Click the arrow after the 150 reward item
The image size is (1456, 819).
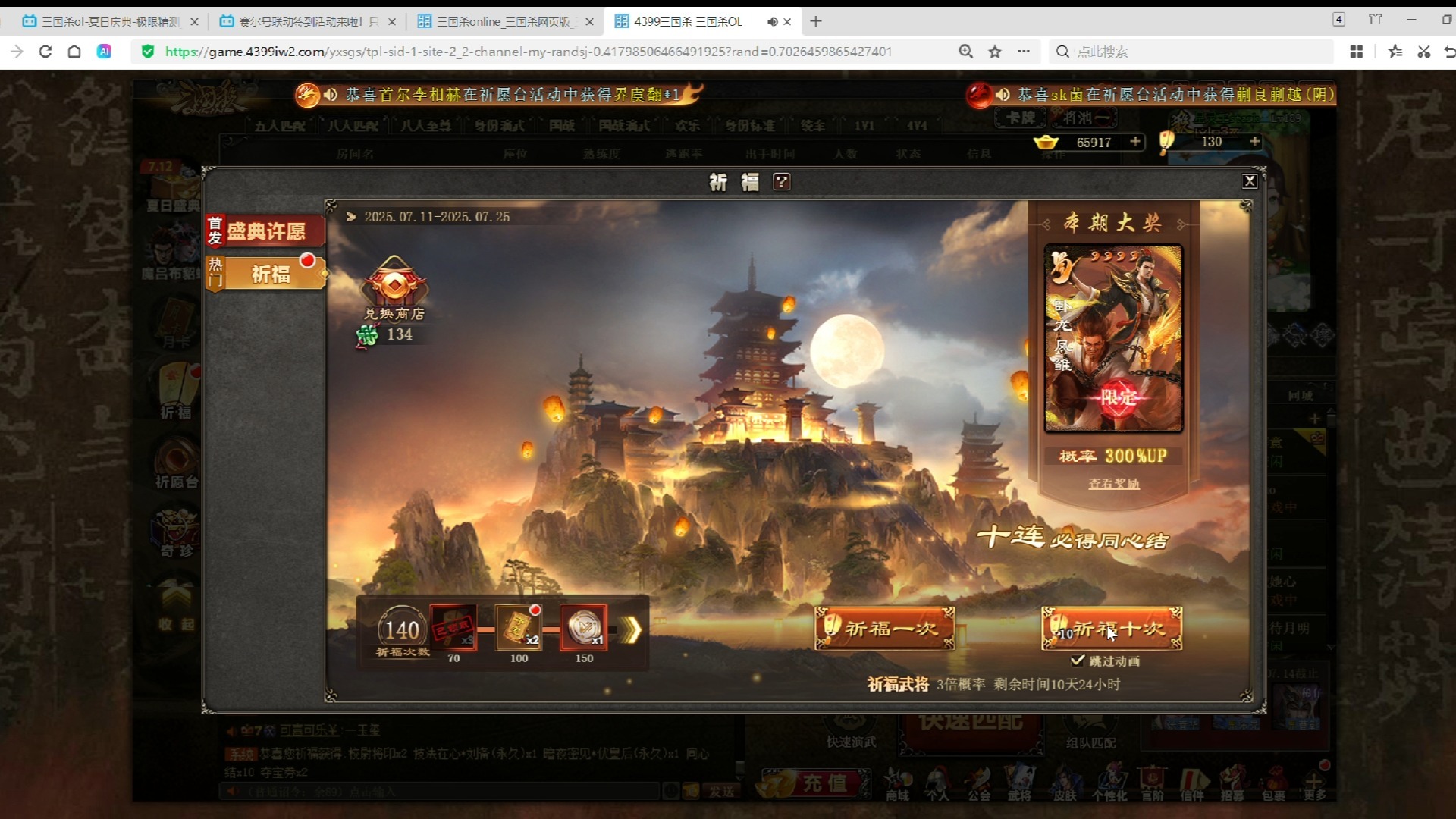pyautogui.click(x=632, y=629)
